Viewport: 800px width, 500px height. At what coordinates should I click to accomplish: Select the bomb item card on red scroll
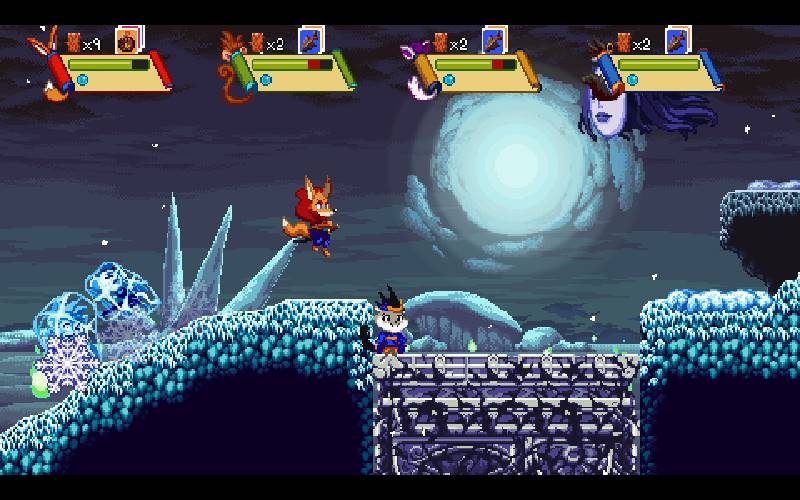[127, 41]
